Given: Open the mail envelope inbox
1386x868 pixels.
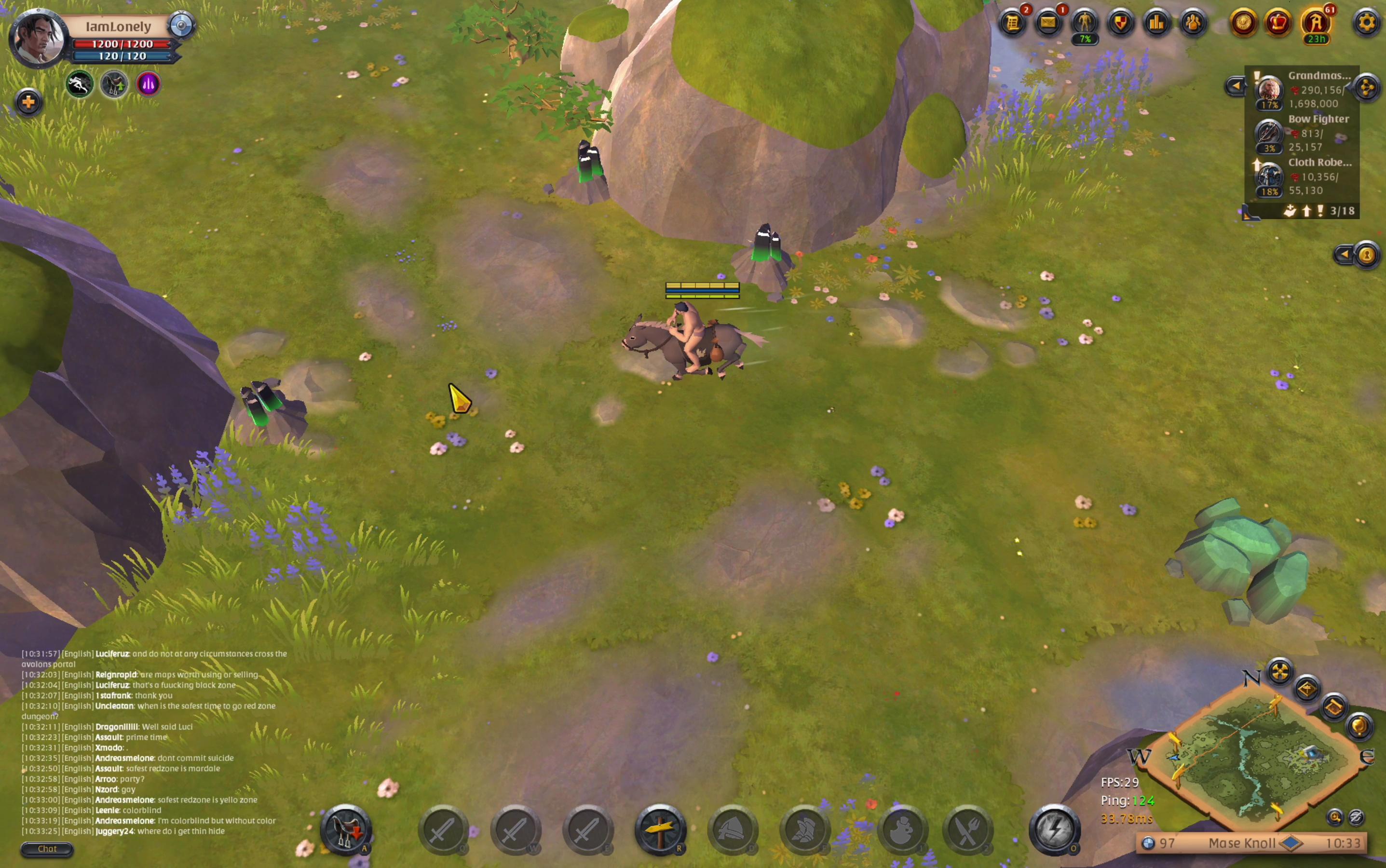Looking at the screenshot, I should tap(1048, 23).
